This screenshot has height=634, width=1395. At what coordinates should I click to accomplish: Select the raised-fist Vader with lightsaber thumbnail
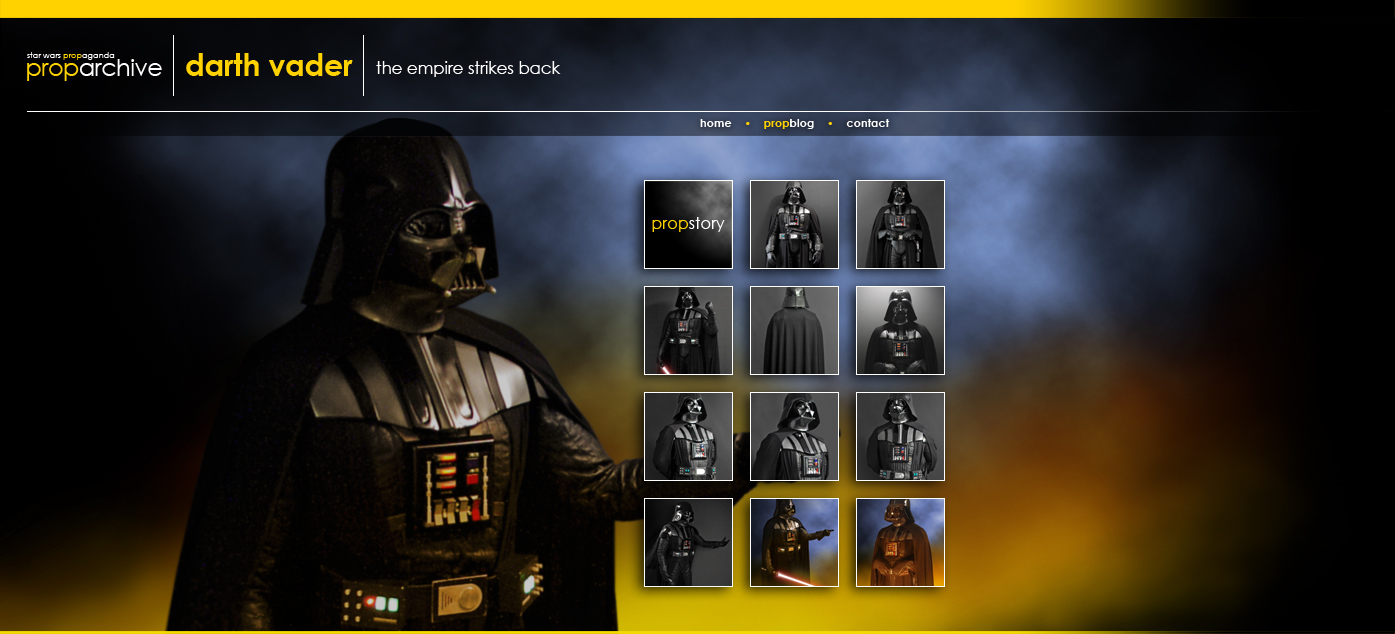click(x=688, y=330)
